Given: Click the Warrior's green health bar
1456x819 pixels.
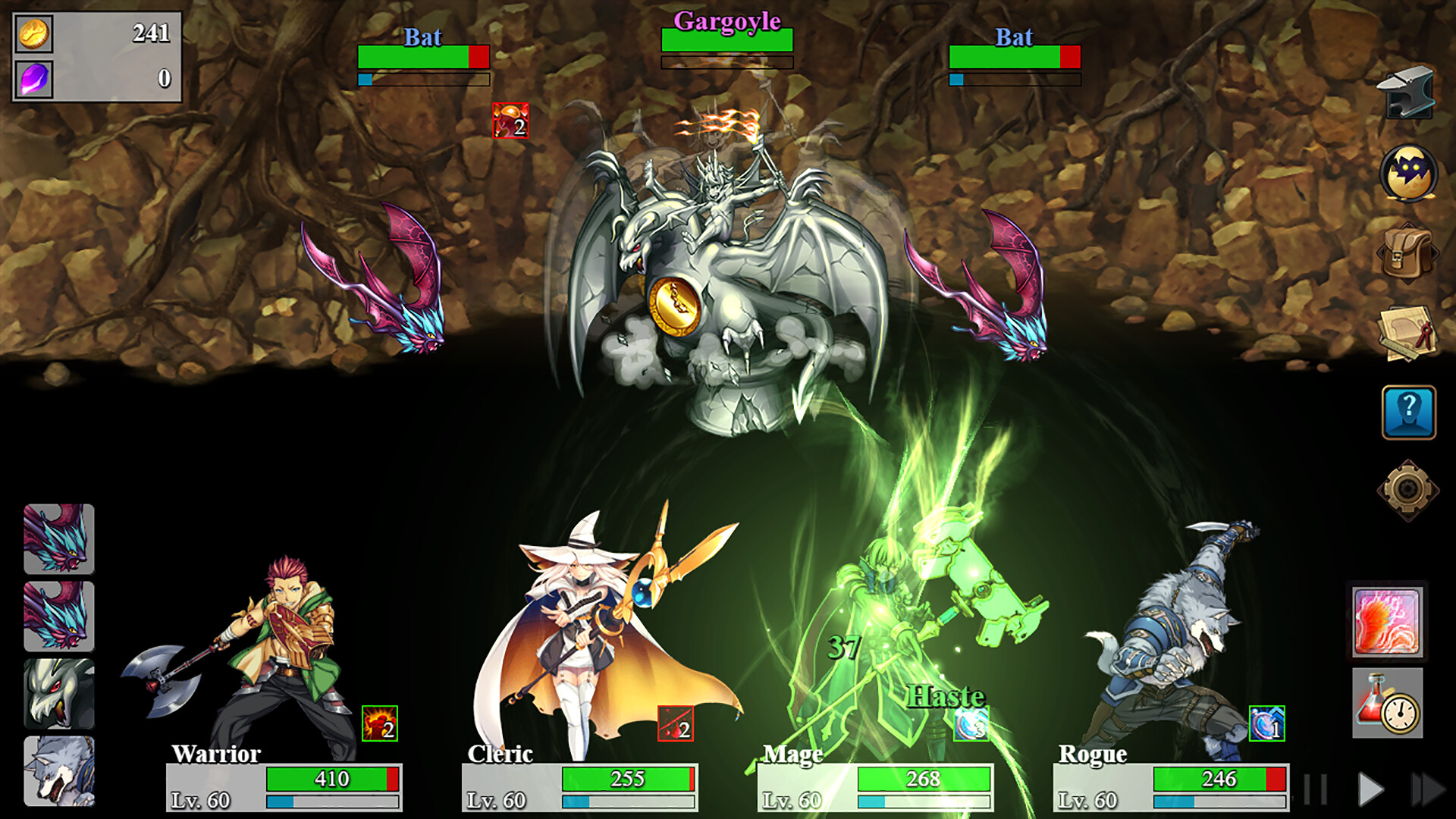Looking at the screenshot, I should 326,778.
